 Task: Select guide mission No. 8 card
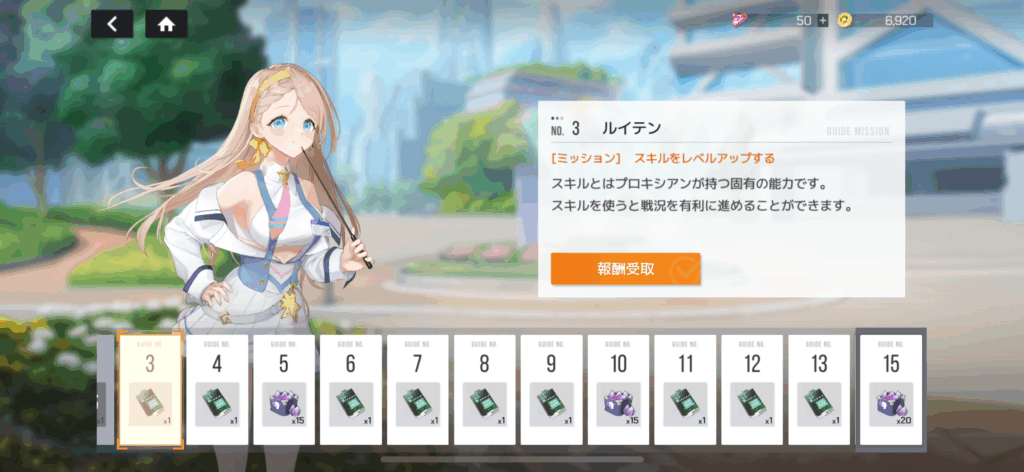click(485, 388)
